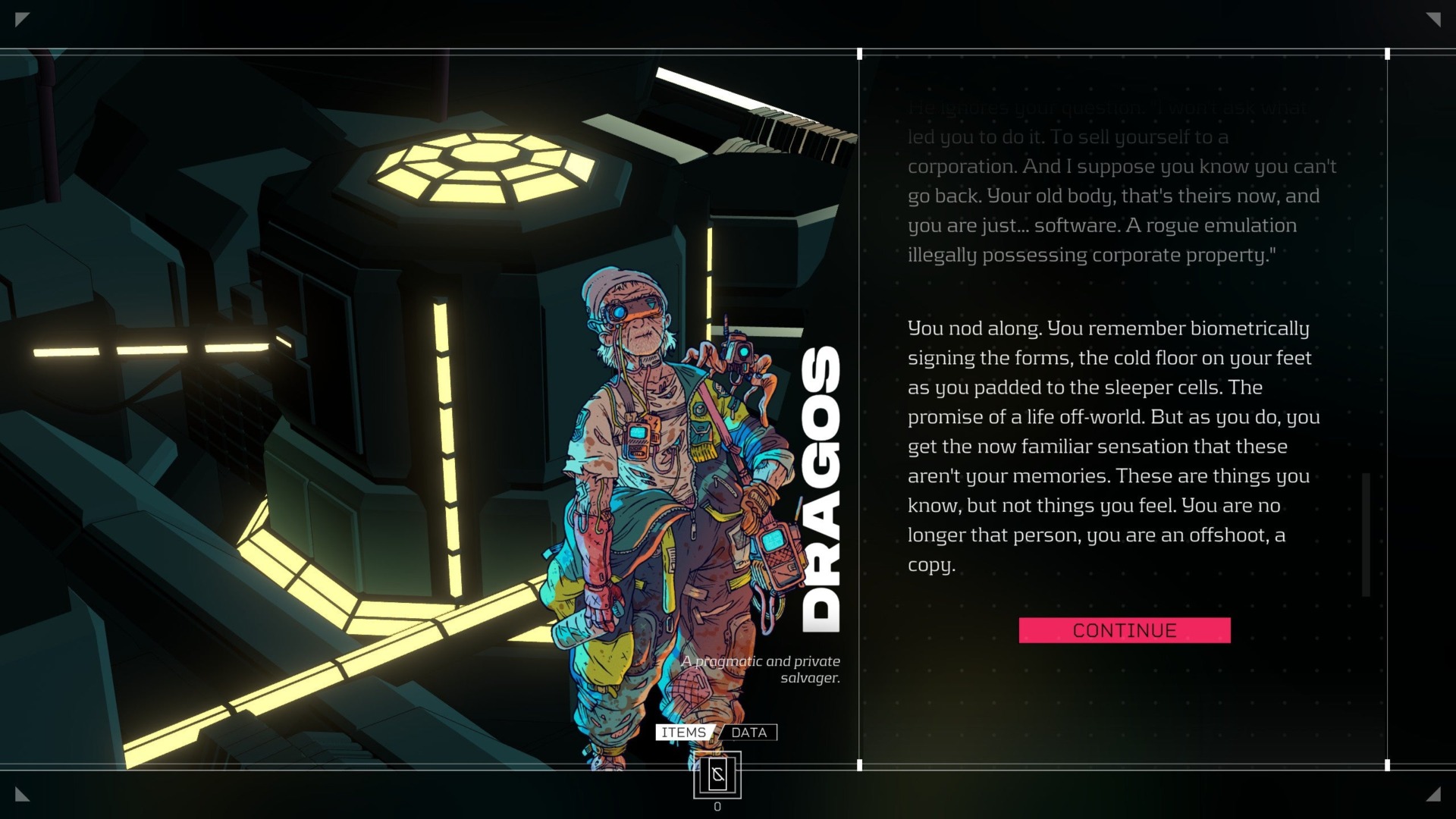The height and width of the screenshot is (819, 1456).
Task: Click the pink CONTINUE progress bar
Action: click(1123, 630)
